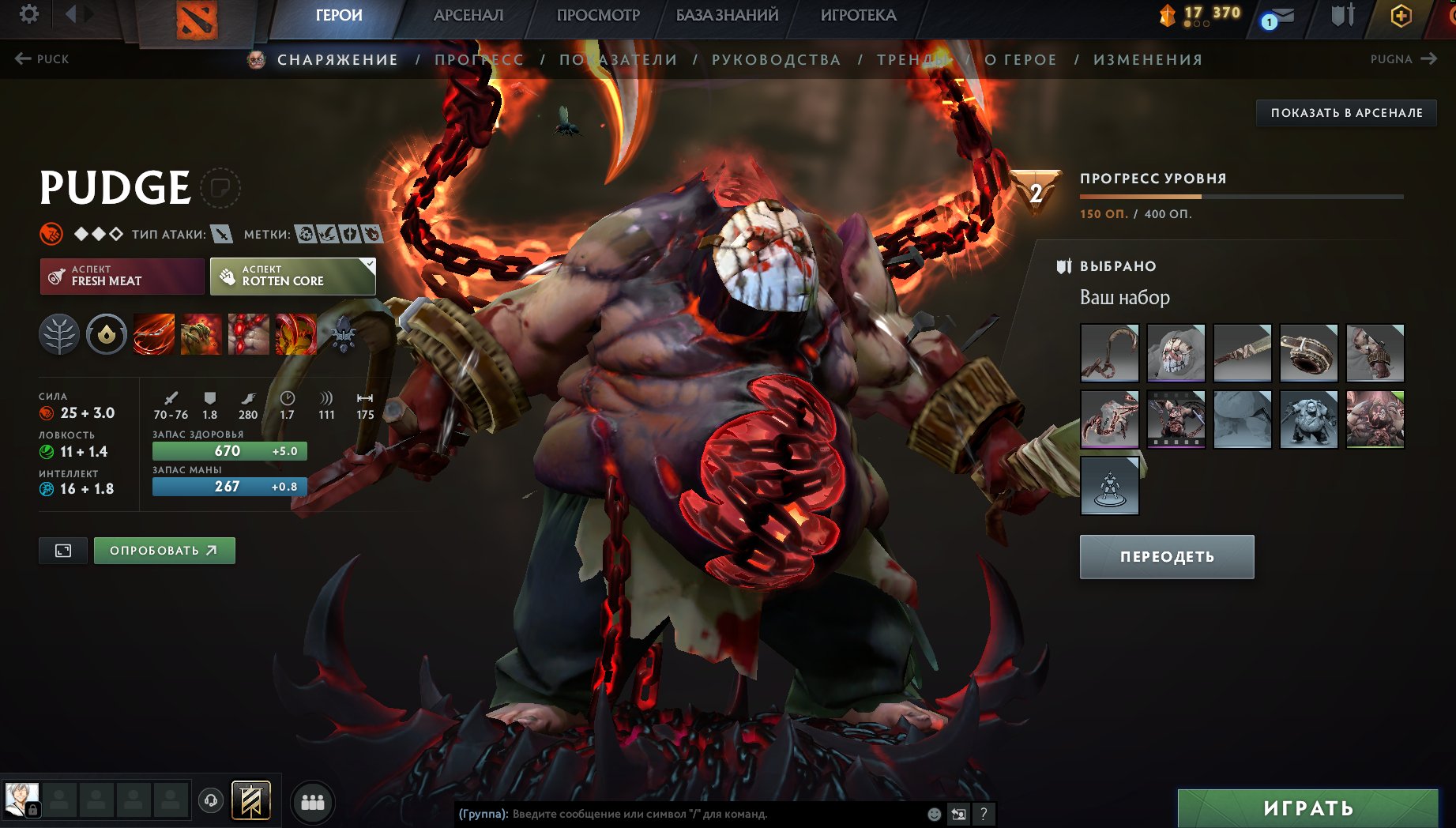Select the innate ability icon next to talents
Viewport: 1456px width, 828px height.
click(105, 333)
